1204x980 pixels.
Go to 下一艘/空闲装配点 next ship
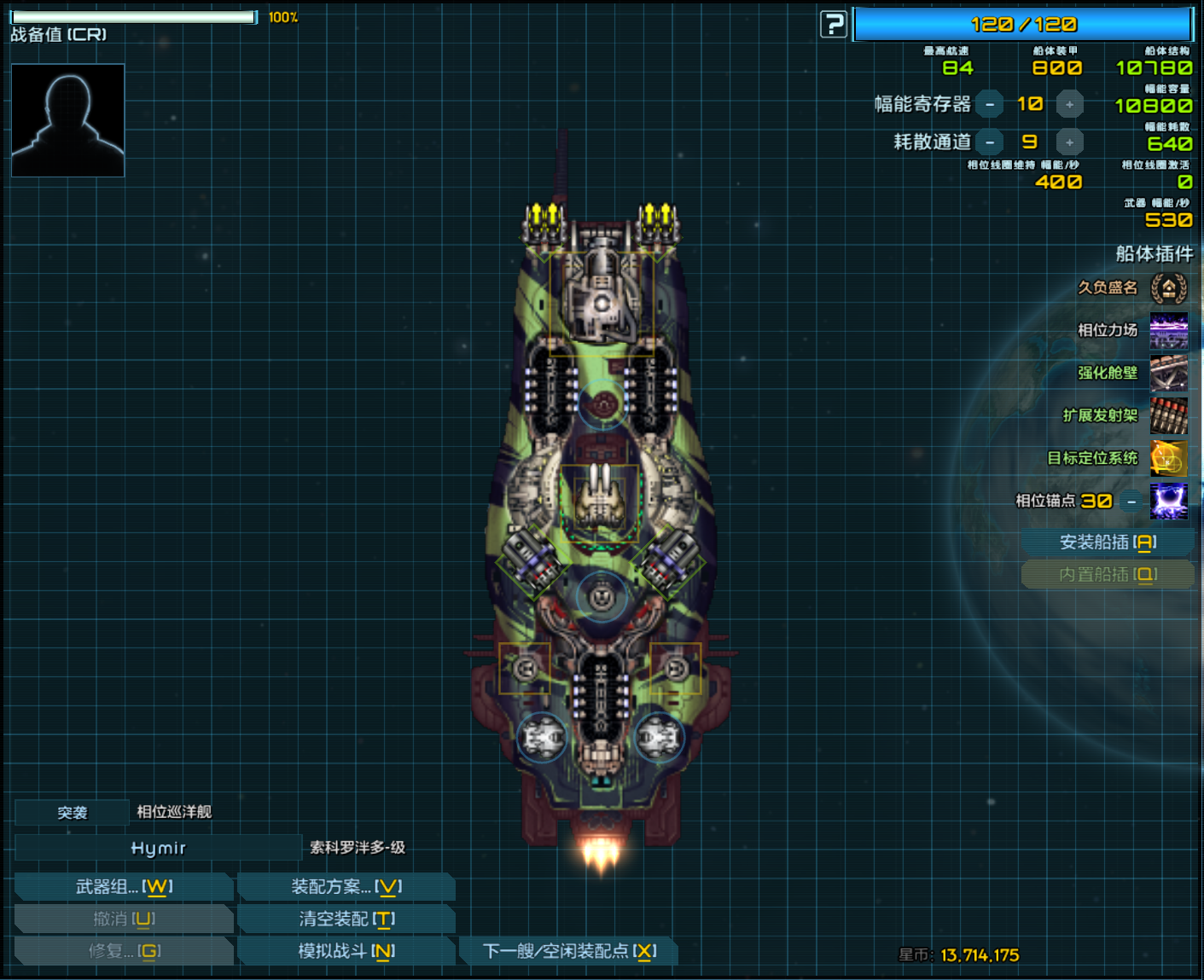tap(568, 951)
